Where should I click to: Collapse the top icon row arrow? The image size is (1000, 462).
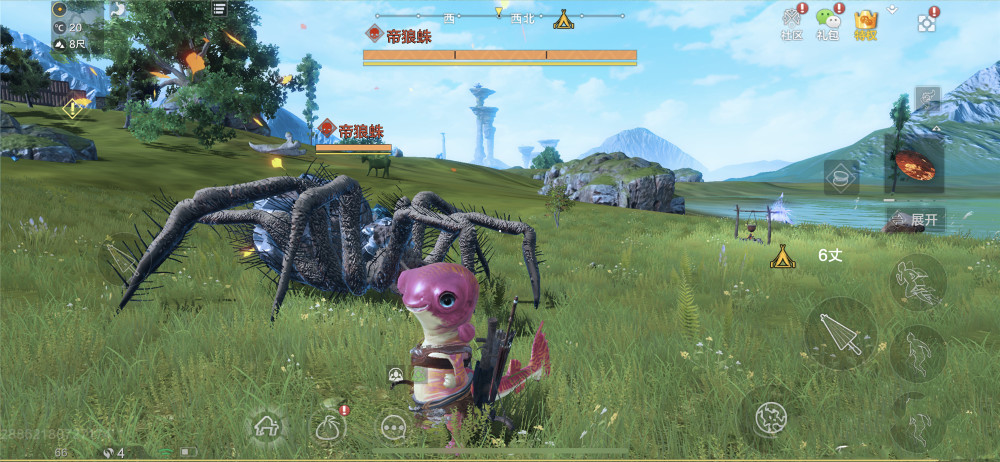point(892,8)
